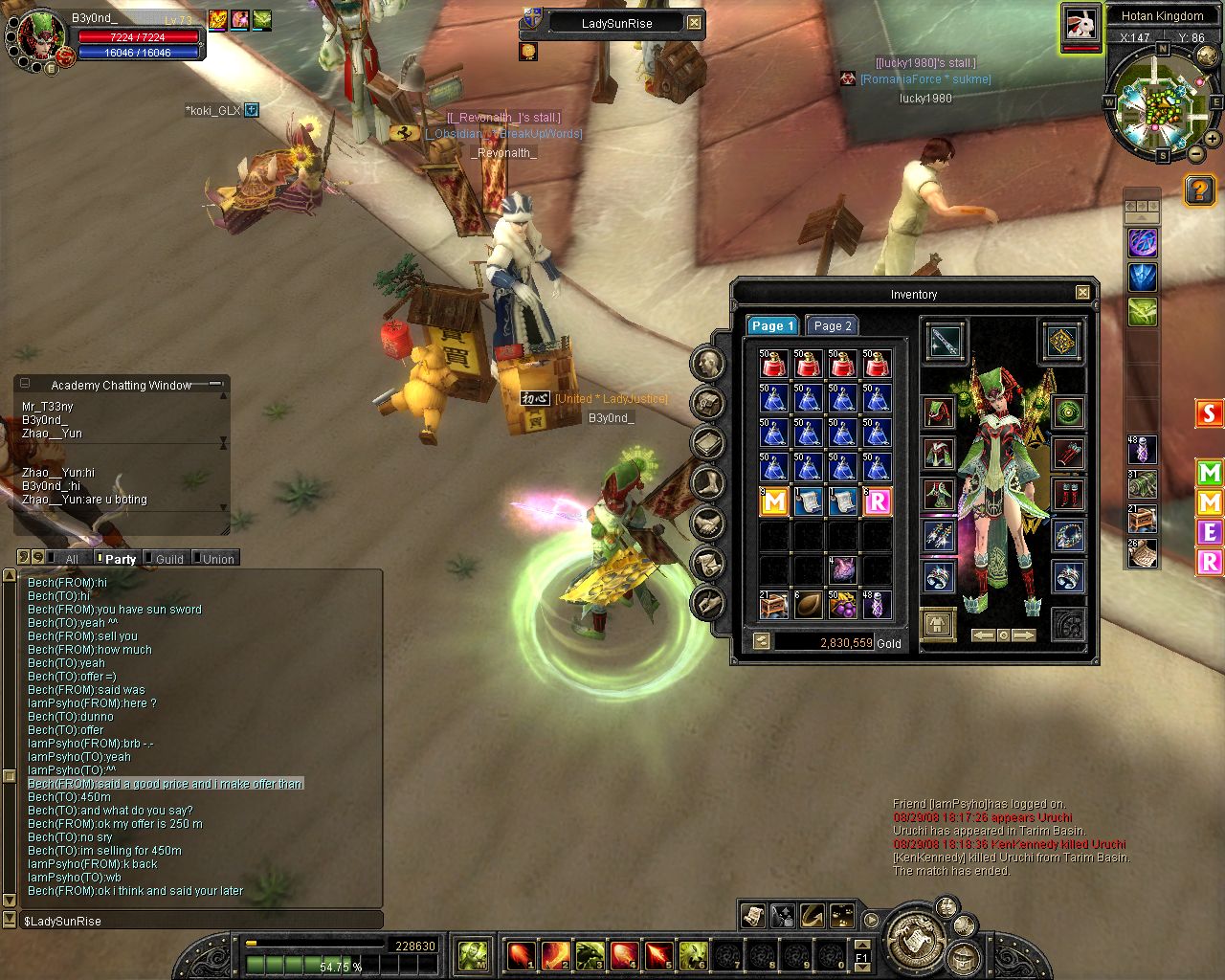The image size is (1225, 980).
Task: Switch to the Union chat tab
Action: [x=218, y=559]
